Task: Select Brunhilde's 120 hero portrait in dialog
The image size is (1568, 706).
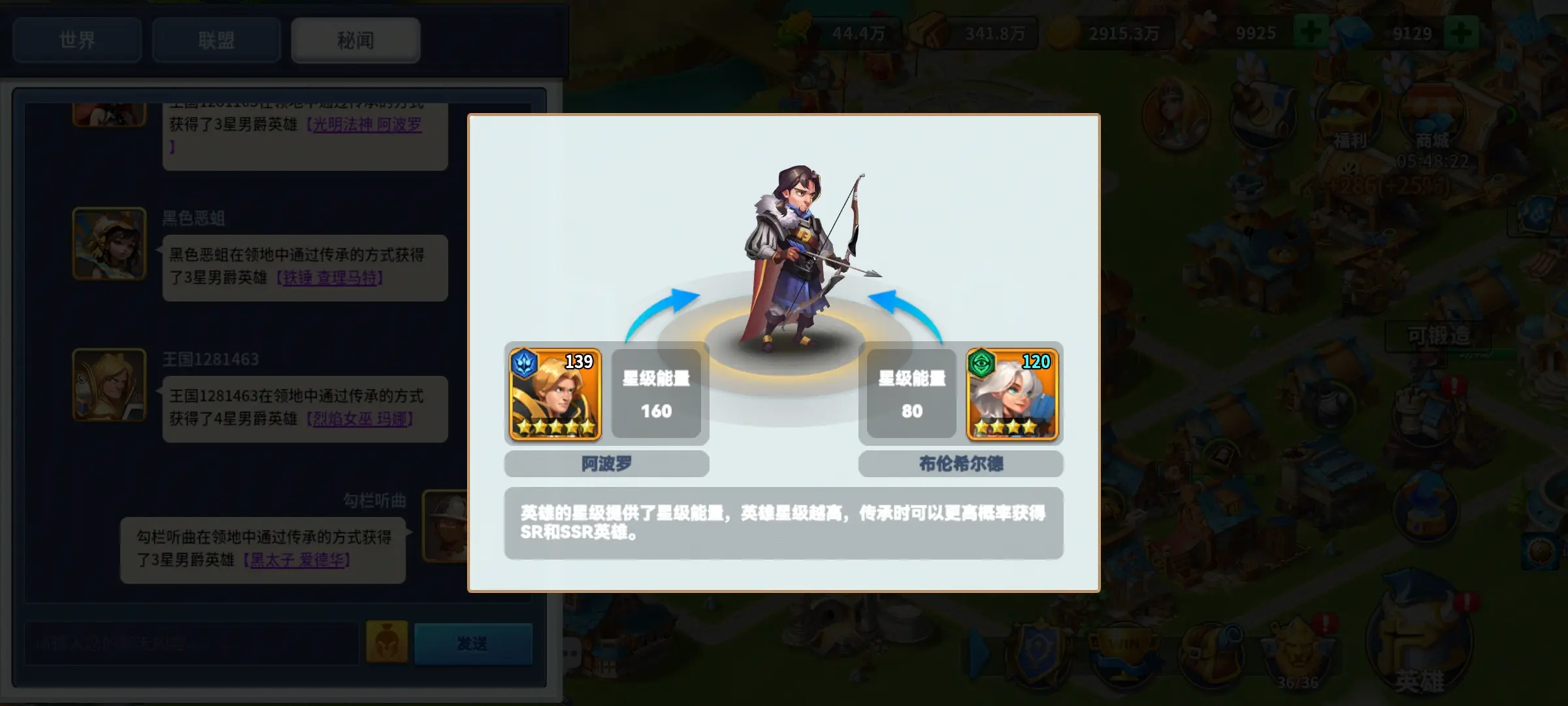Action: click(1012, 394)
